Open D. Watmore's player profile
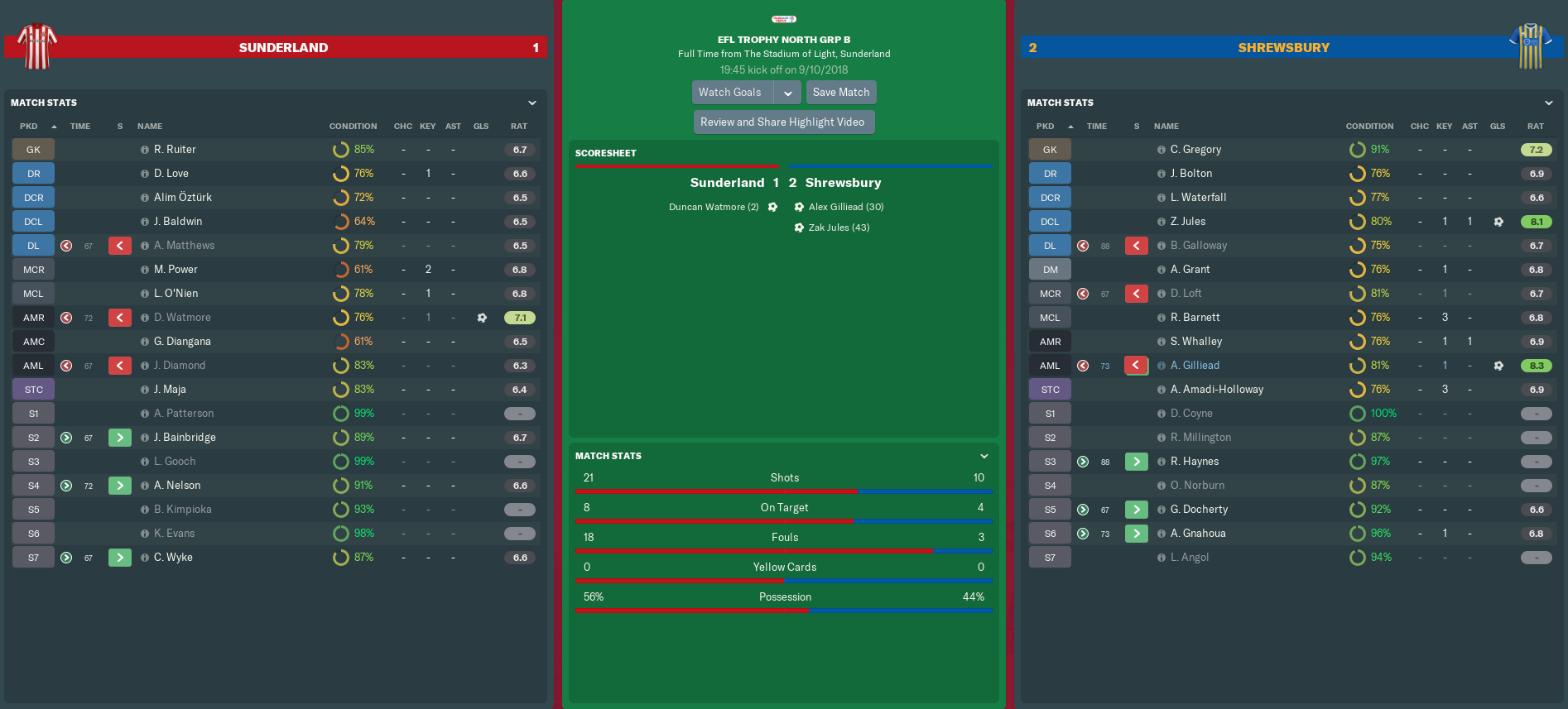Viewport: 1568px width, 709px height. coord(182,318)
